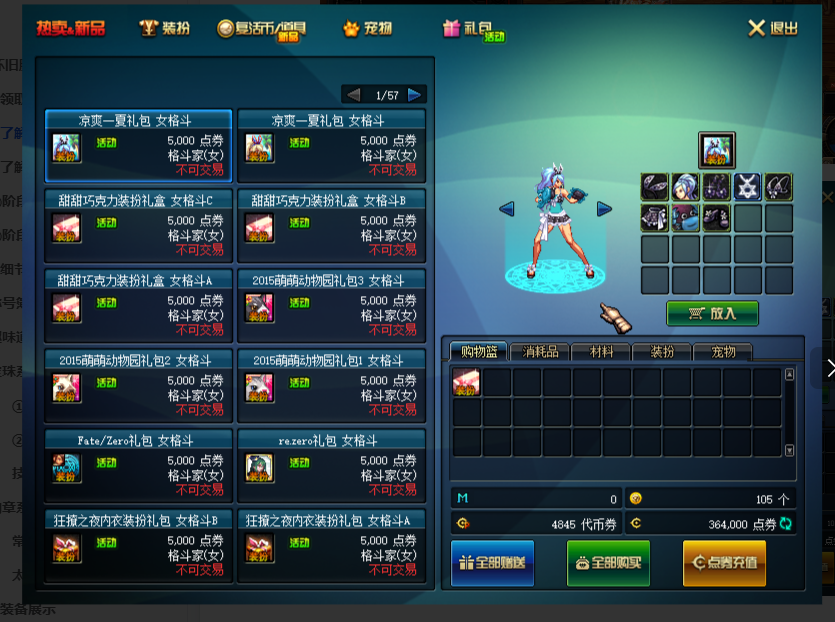This screenshot has width=835, height=622.
Task: Buy everything with 全部购买 button
Action: tap(608, 563)
